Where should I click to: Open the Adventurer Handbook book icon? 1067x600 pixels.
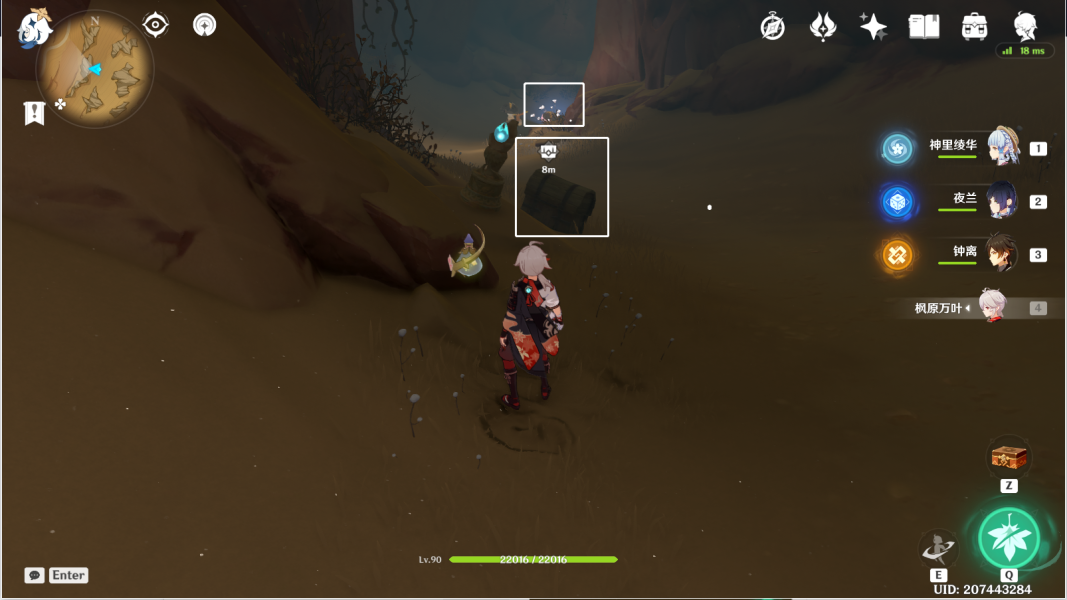[x=924, y=27]
